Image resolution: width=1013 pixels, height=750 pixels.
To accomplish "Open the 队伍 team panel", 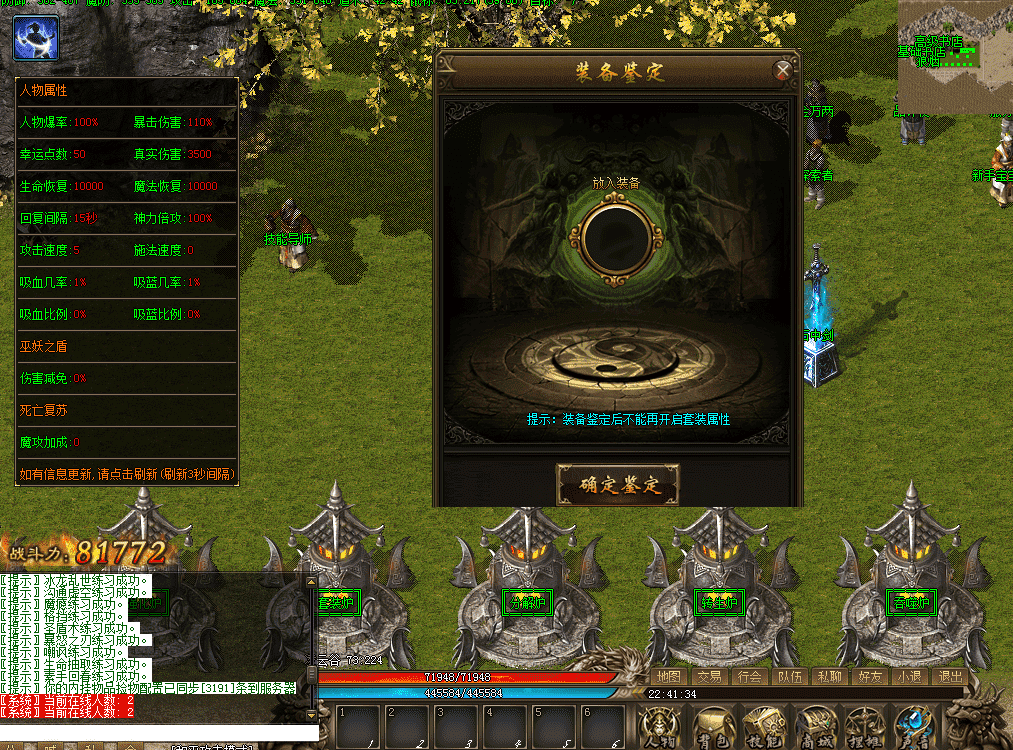I will click(x=789, y=676).
